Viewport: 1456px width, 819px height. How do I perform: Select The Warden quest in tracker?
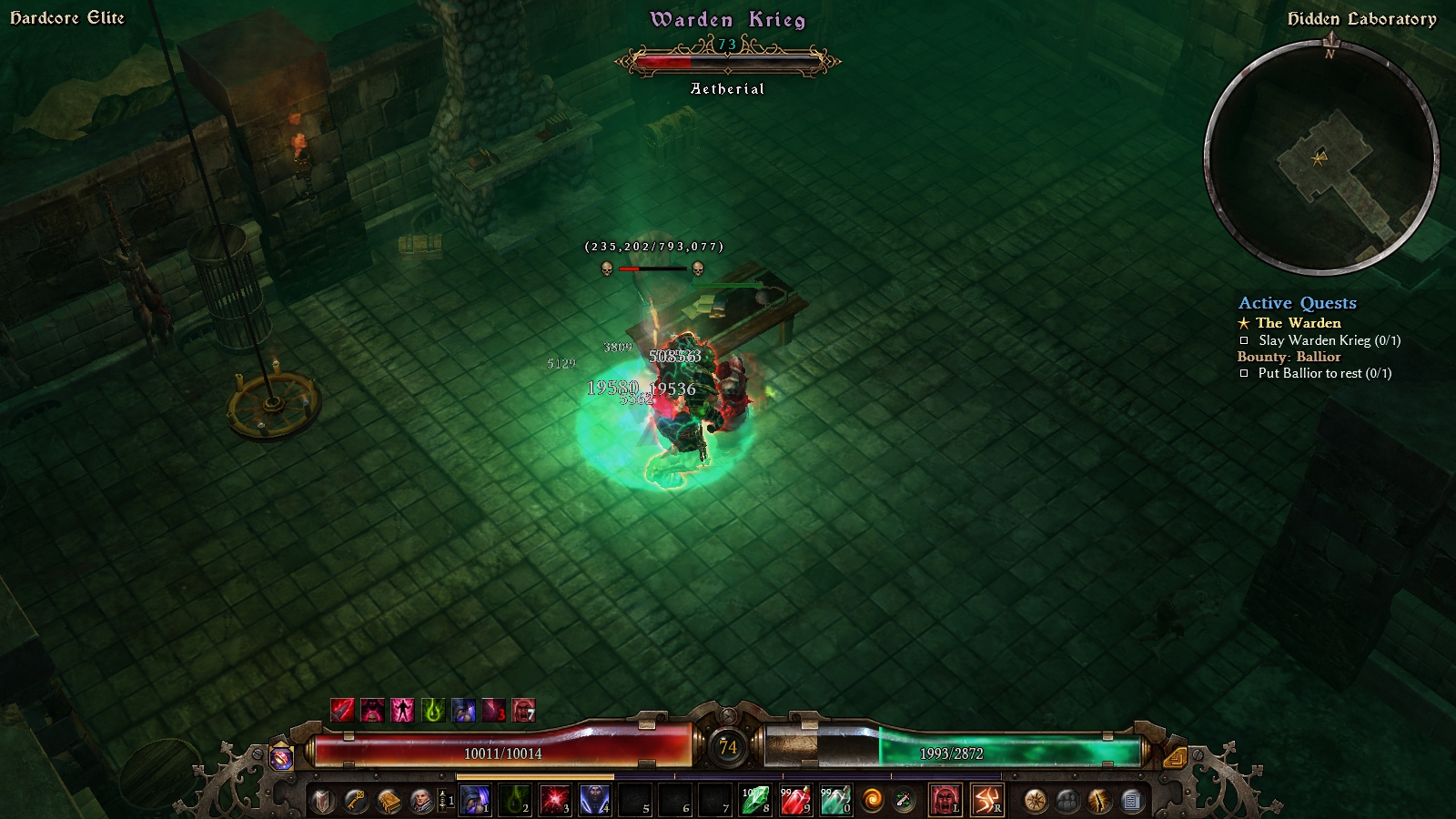click(x=1298, y=323)
